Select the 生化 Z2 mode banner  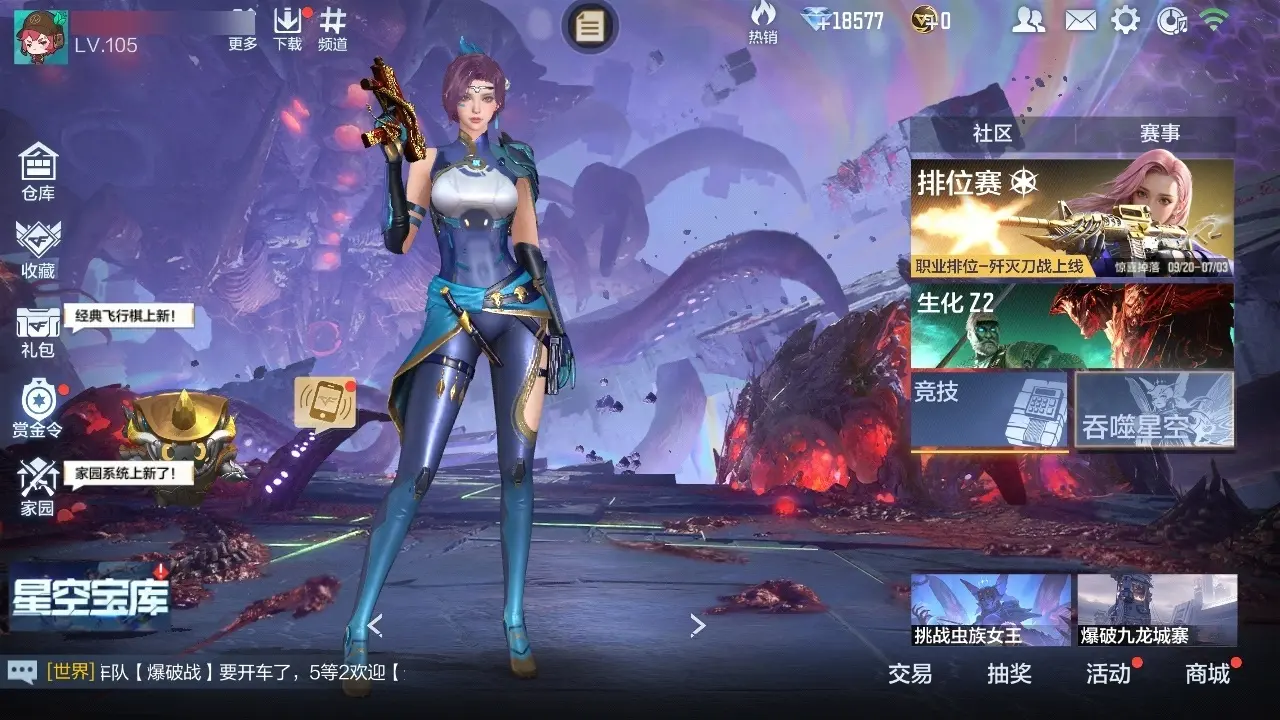tap(1072, 326)
